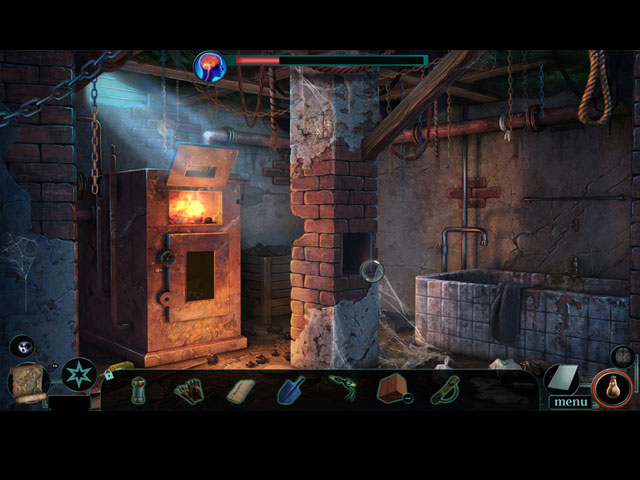640x480 pixels.
Task: Activate the teal star emblem
Action: [x=79, y=375]
